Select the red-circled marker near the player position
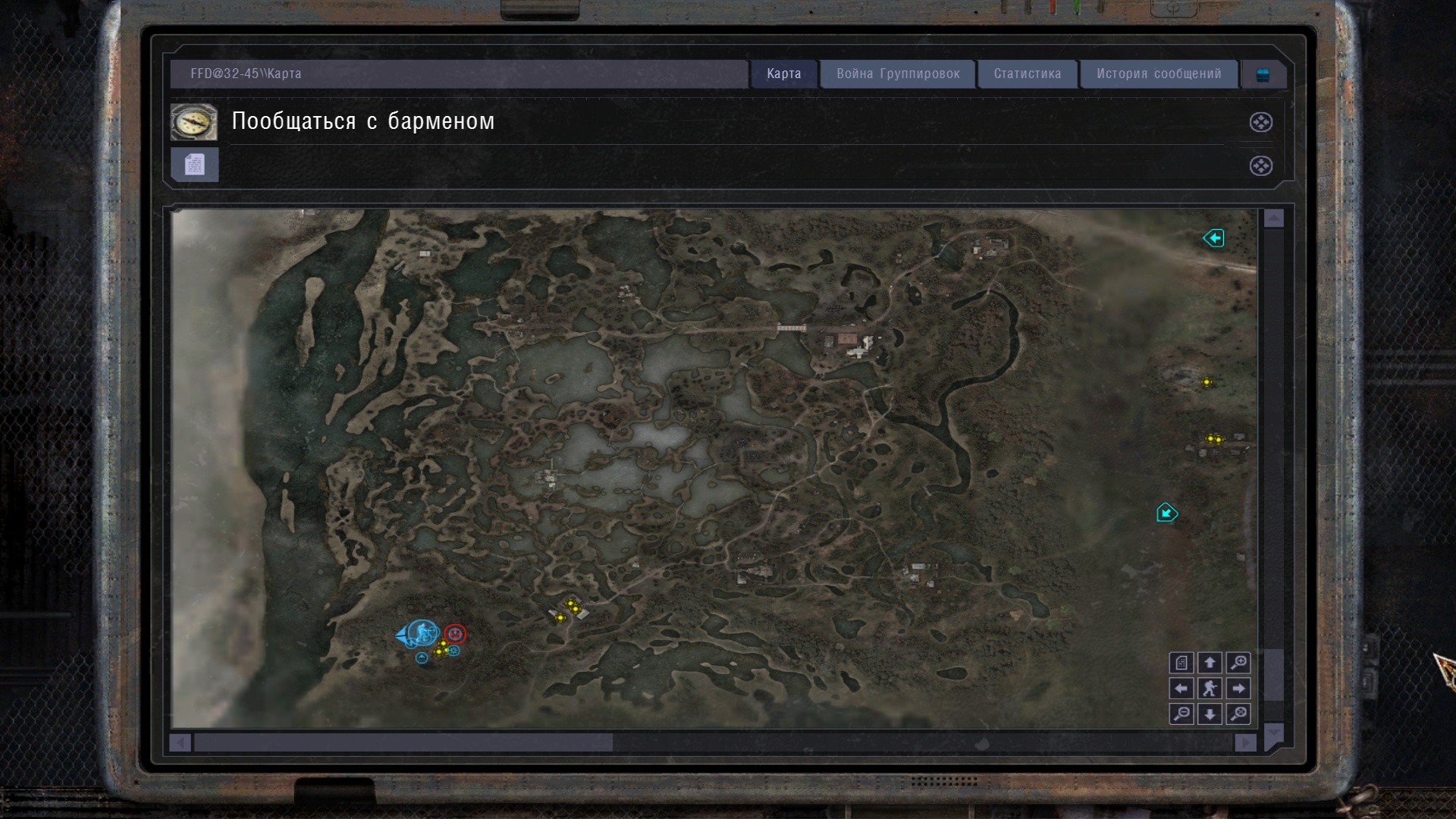The image size is (1456, 819). (x=453, y=632)
